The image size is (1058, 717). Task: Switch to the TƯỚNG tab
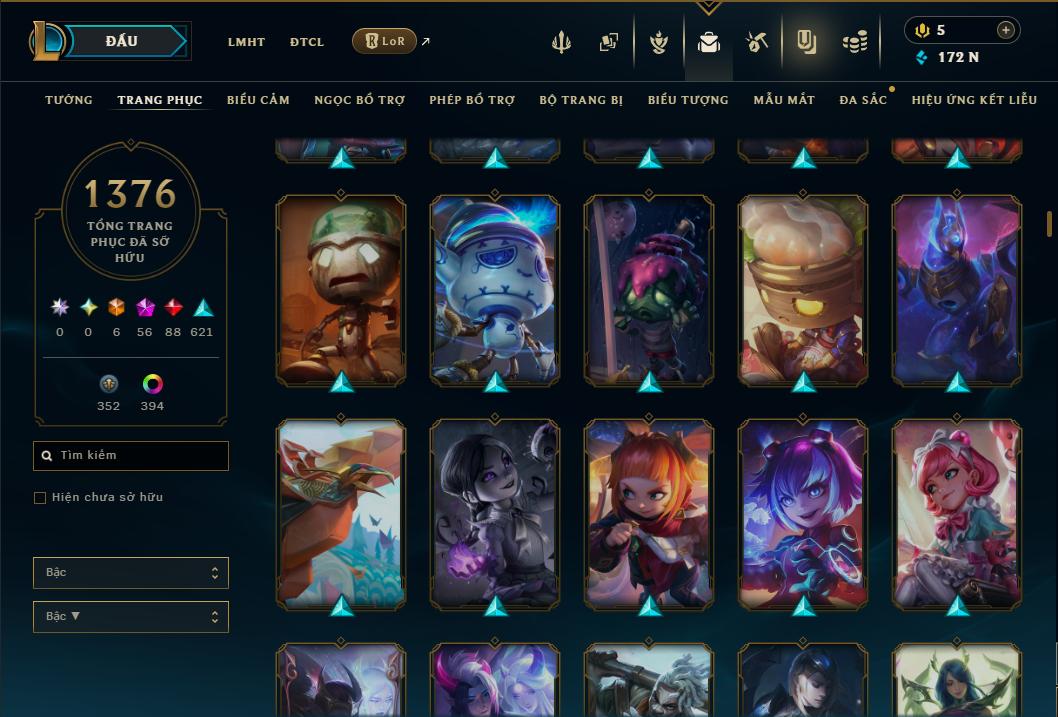[69, 100]
